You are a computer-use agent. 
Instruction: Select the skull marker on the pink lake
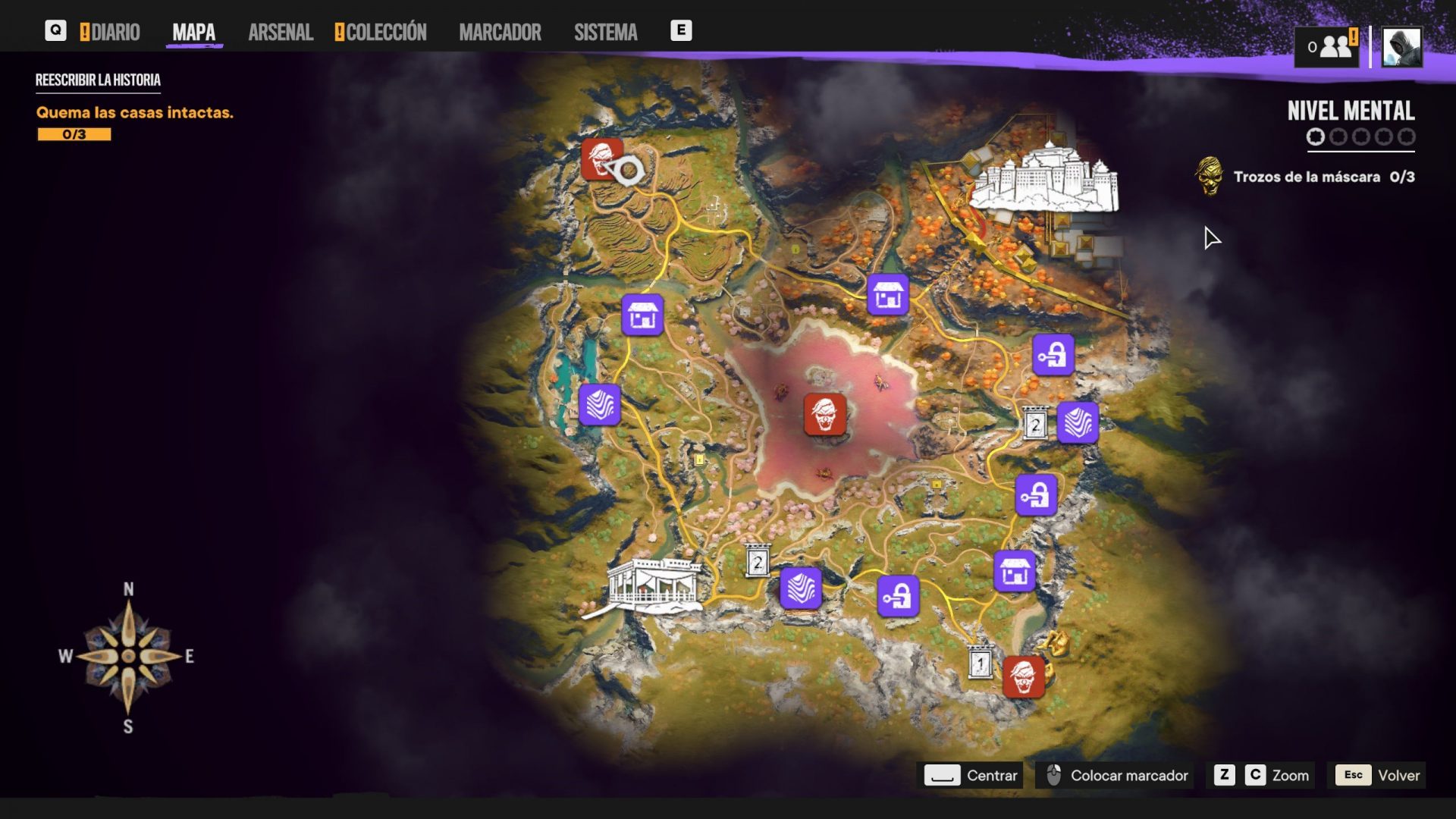coord(825,414)
